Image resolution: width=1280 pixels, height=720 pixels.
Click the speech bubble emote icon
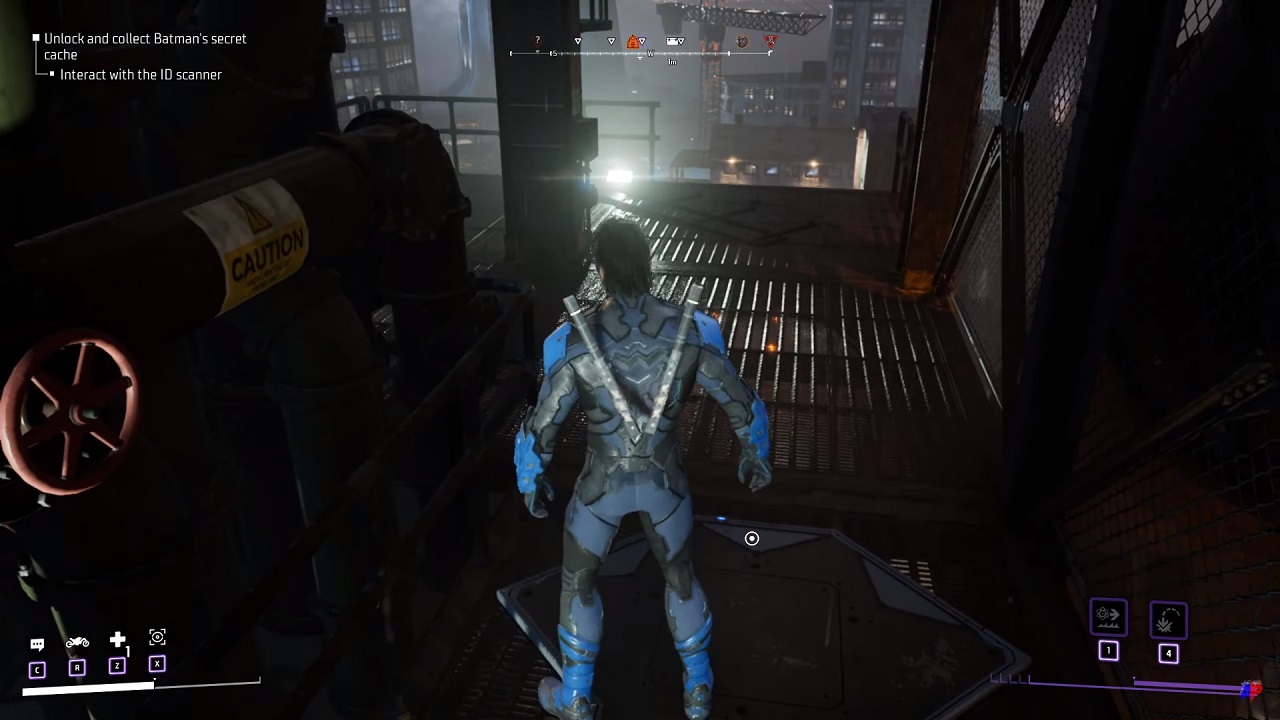pyautogui.click(x=37, y=645)
